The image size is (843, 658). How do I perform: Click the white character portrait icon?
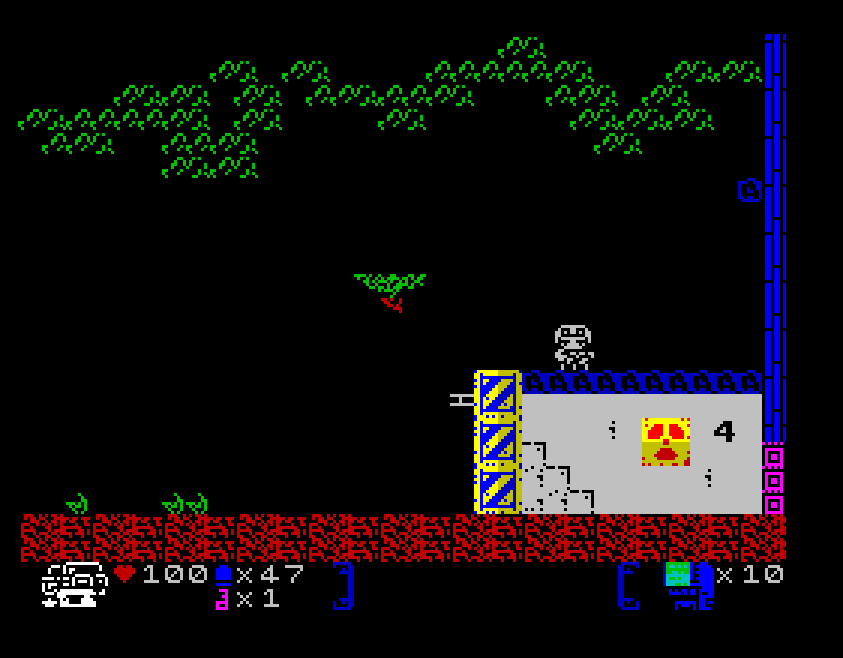tap(74, 585)
